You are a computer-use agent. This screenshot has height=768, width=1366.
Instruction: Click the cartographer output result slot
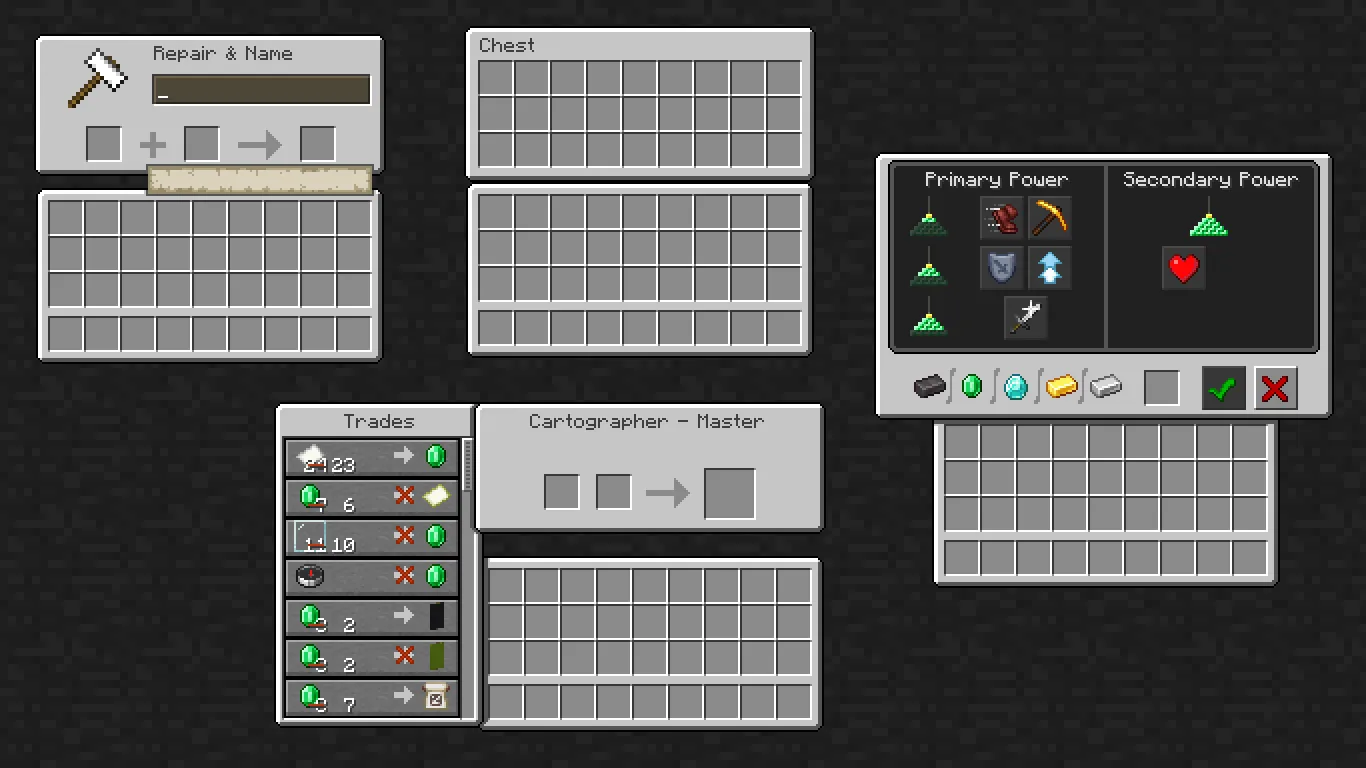[x=729, y=492]
